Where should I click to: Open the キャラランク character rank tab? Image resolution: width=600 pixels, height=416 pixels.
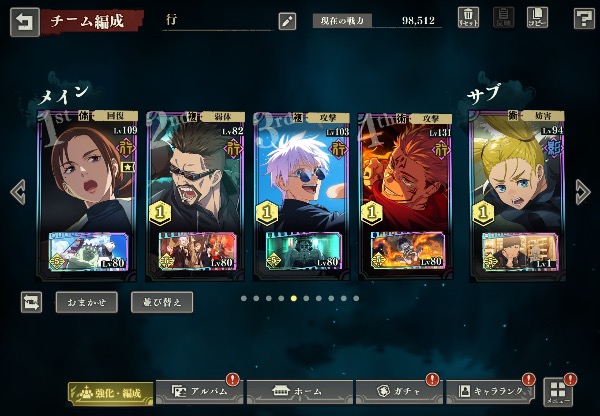click(x=492, y=392)
